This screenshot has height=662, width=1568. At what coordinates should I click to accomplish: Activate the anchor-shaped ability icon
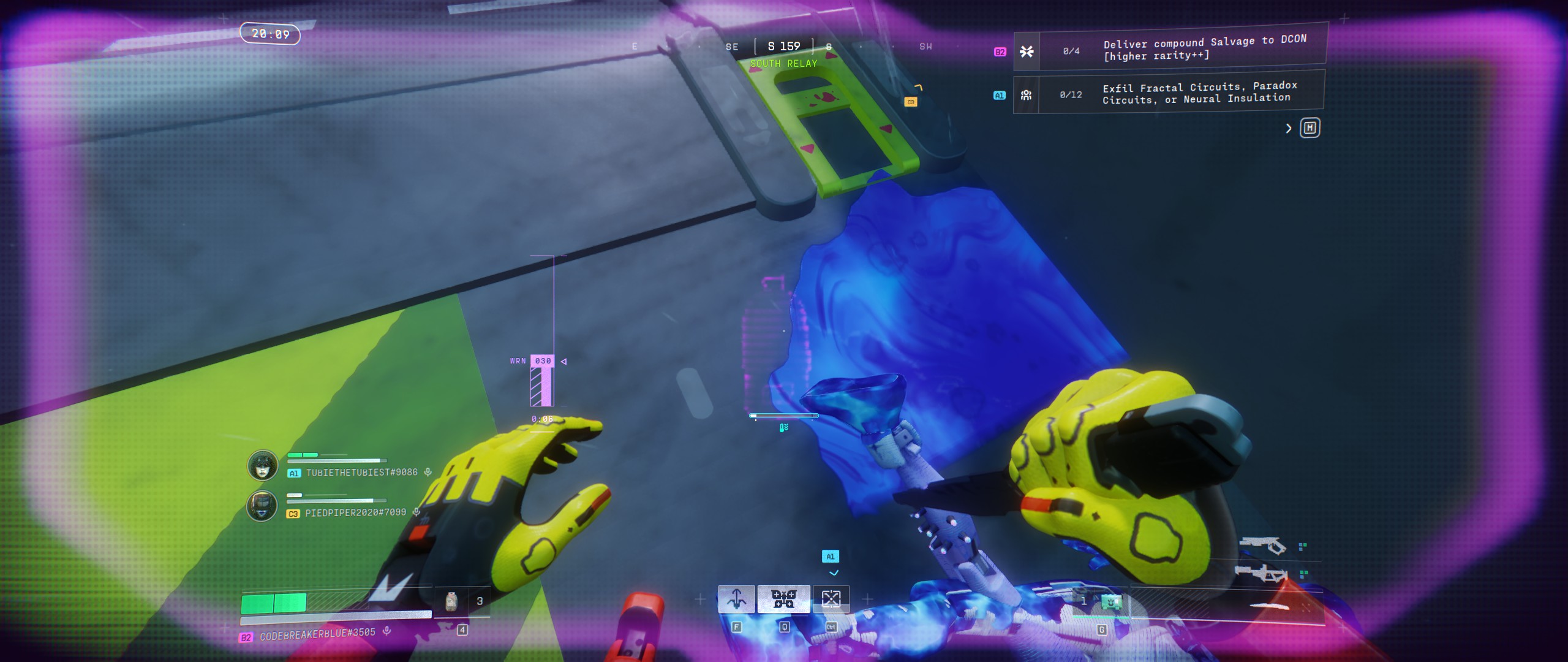coord(736,599)
